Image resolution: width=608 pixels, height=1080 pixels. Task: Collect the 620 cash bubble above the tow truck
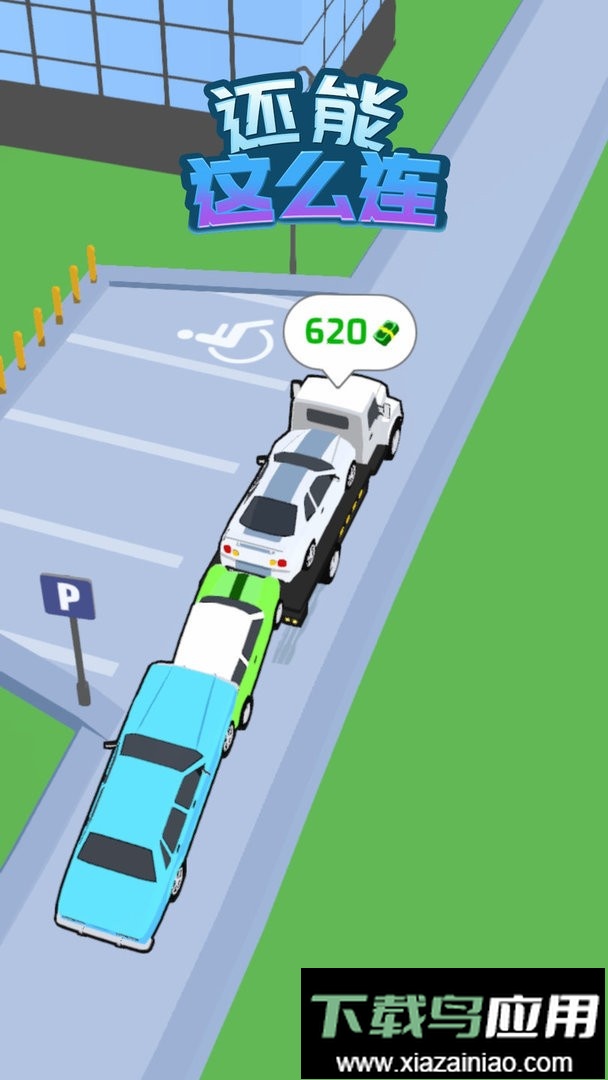point(348,334)
